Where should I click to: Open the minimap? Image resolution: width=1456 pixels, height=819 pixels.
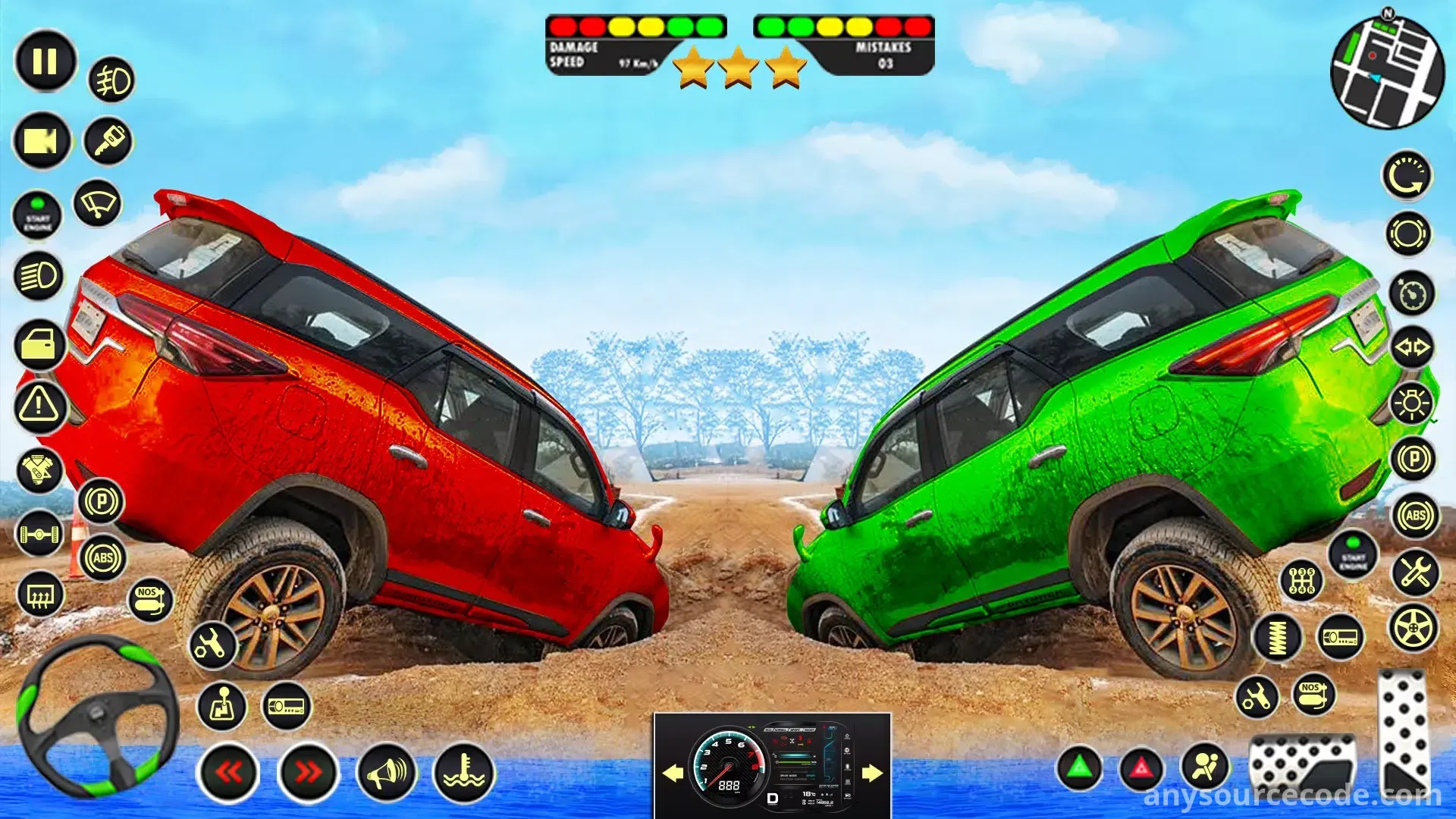(1387, 74)
